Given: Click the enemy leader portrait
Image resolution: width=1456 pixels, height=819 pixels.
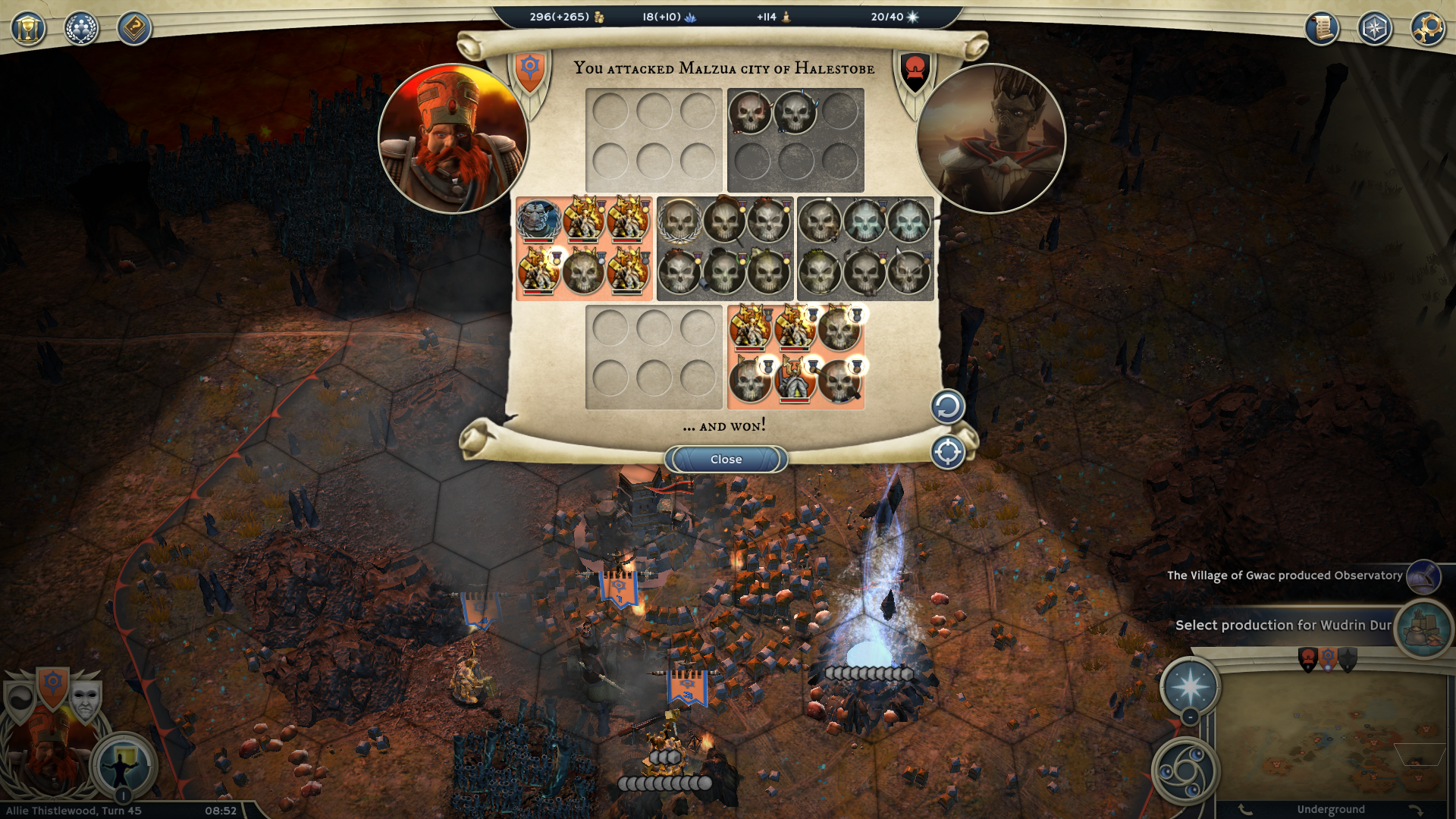Looking at the screenshot, I should 991,139.
